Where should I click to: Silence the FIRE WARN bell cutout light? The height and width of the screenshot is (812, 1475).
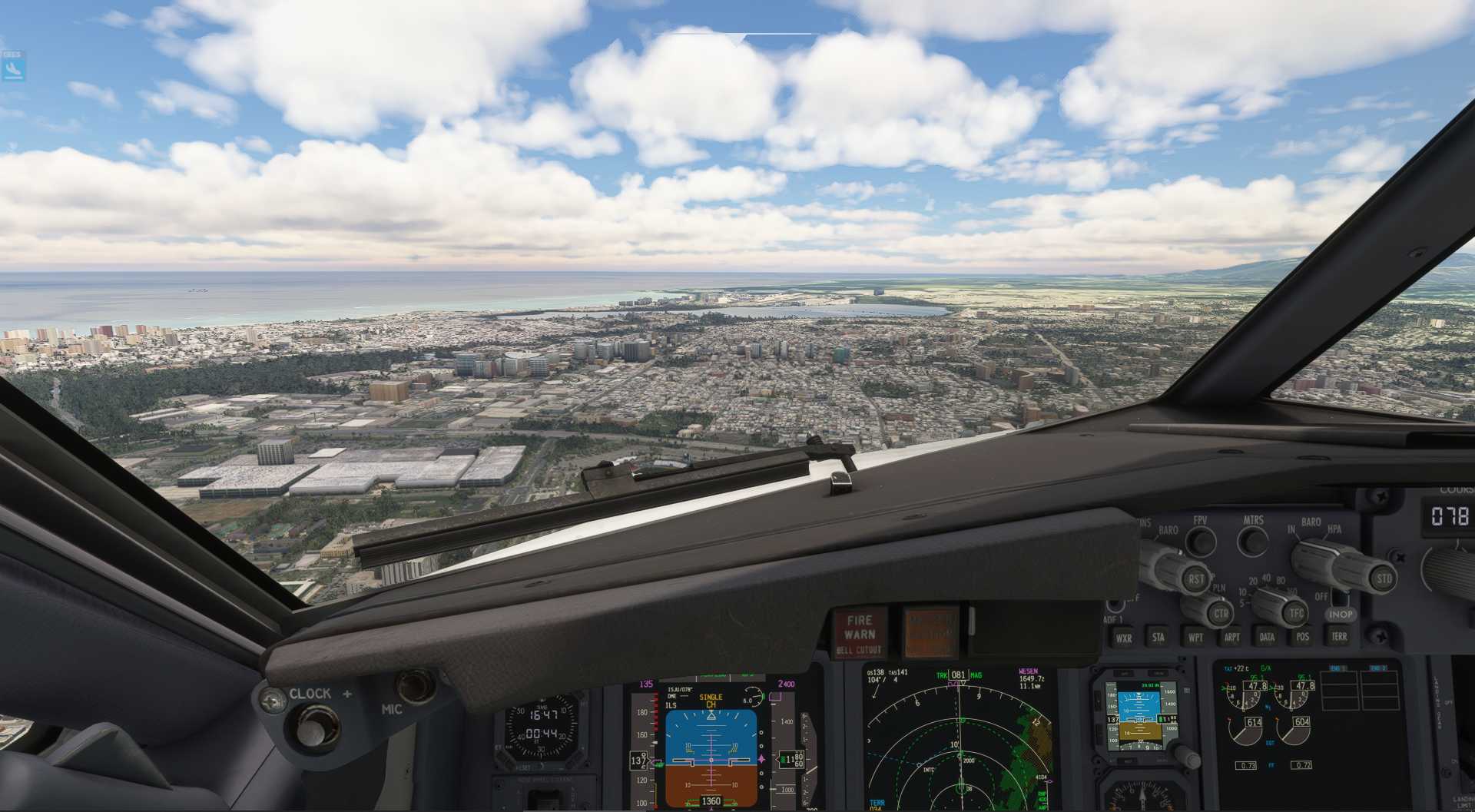860,634
